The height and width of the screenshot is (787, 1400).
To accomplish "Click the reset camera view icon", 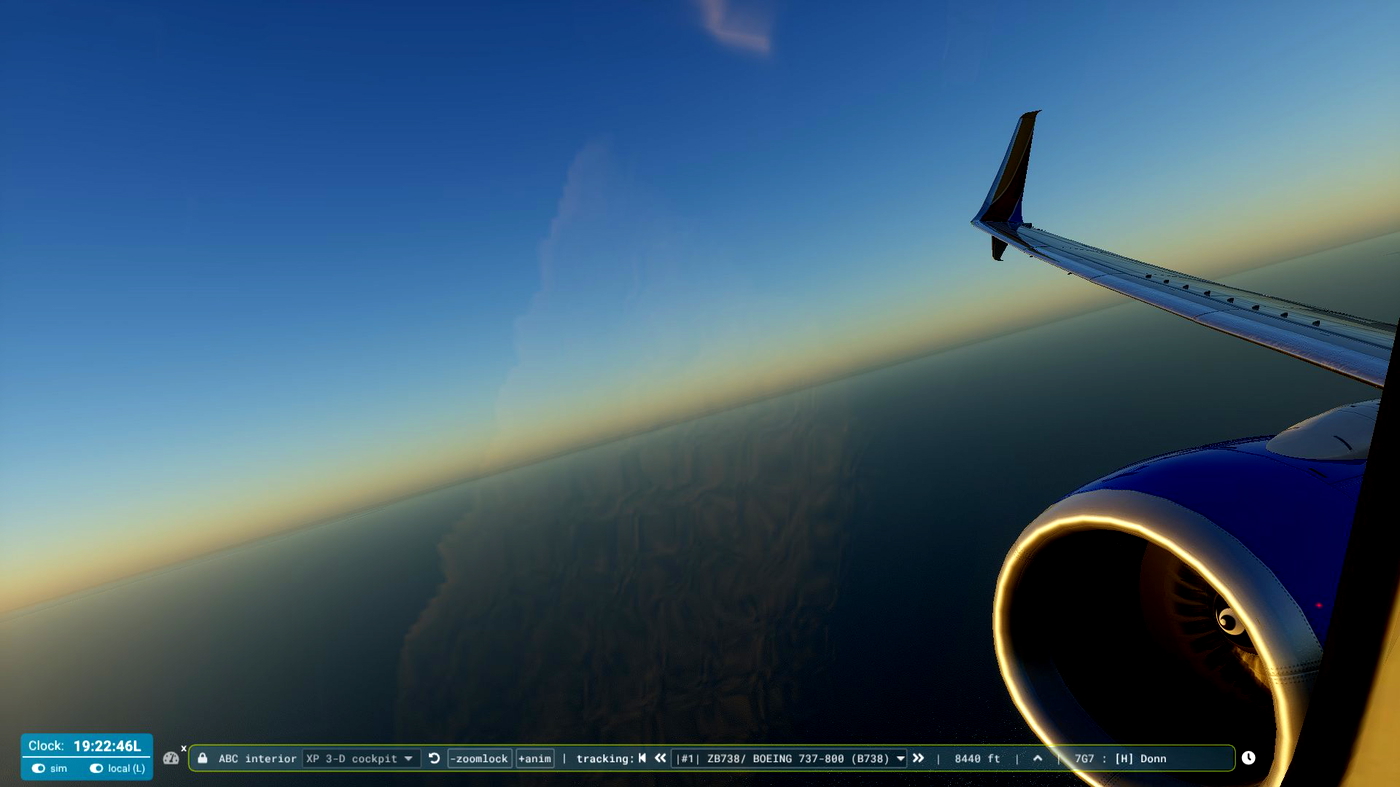I will tap(432, 758).
